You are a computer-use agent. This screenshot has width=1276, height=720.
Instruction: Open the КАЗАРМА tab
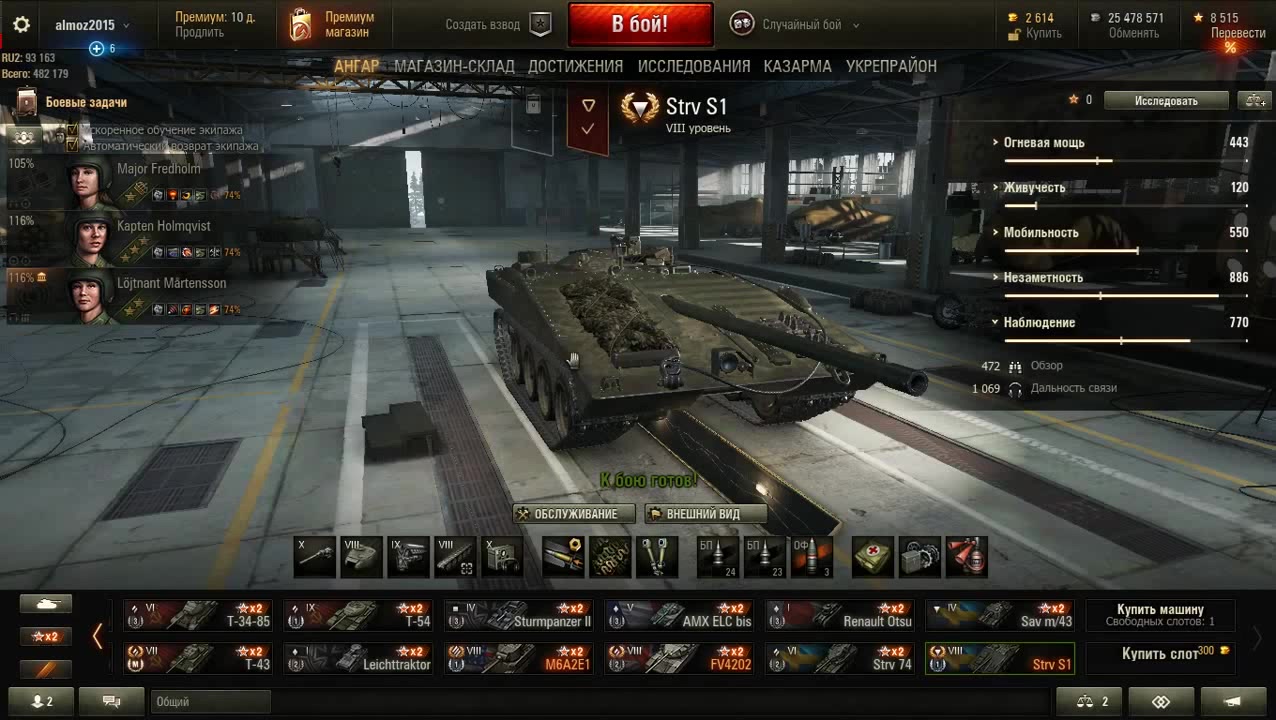[x=797, y=66]
